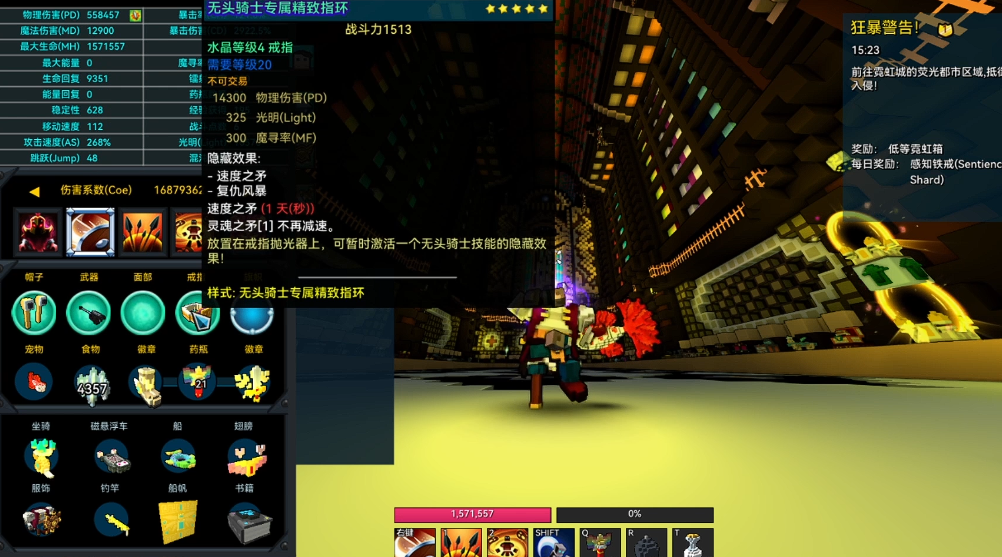Select the red hooded class portrait icon

[x=39, y=232]
